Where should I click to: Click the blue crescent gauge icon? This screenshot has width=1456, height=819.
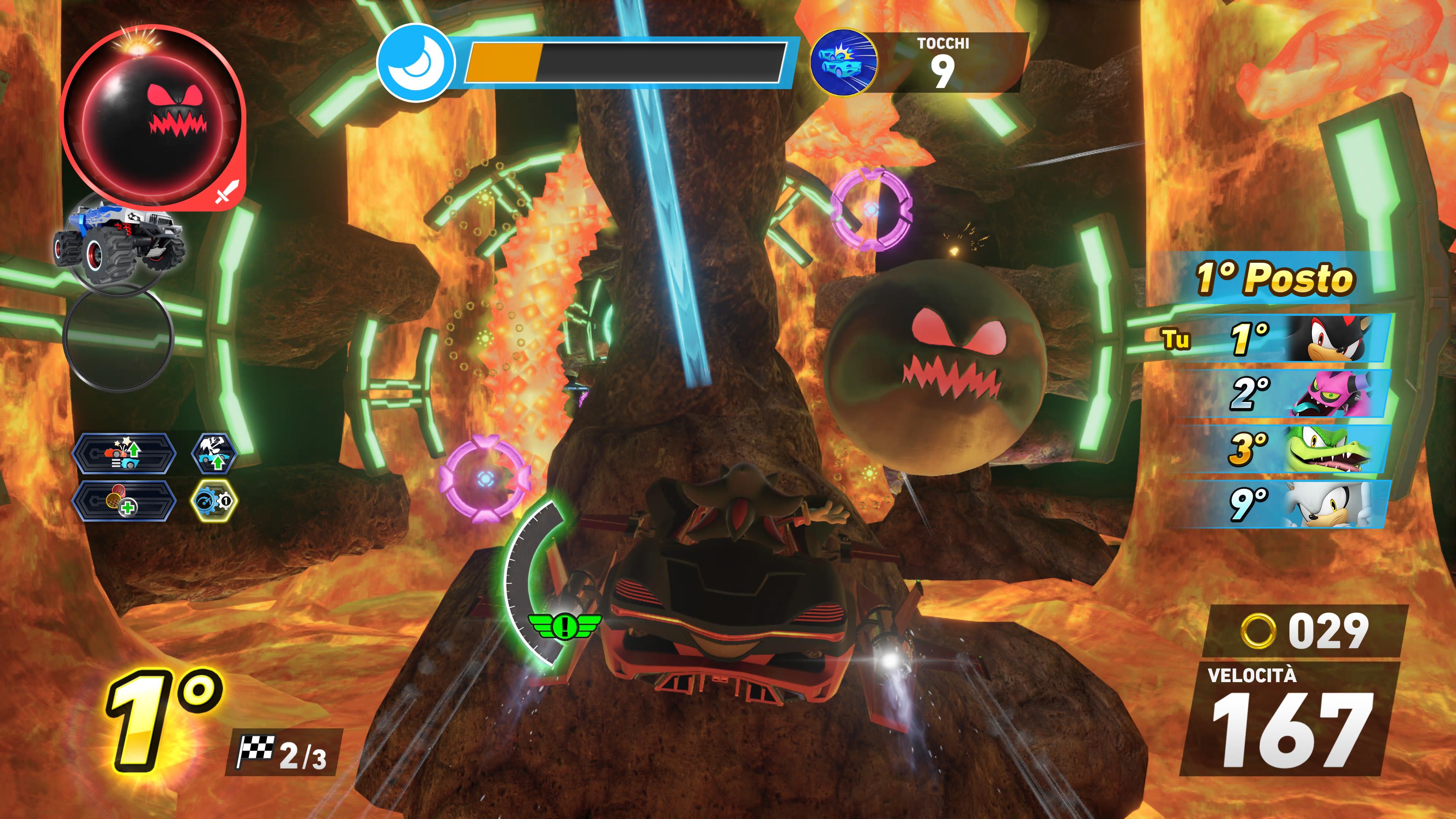[x=416, y=62]
